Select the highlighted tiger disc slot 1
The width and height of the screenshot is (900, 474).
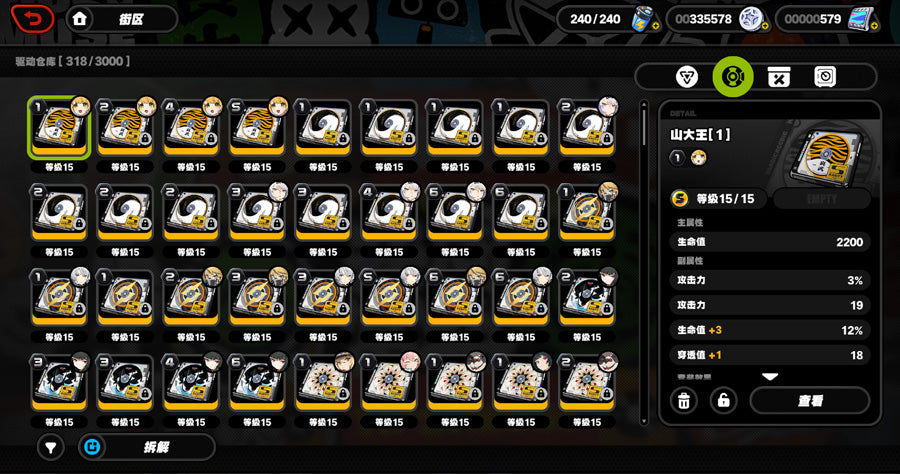tap(59, 127)
